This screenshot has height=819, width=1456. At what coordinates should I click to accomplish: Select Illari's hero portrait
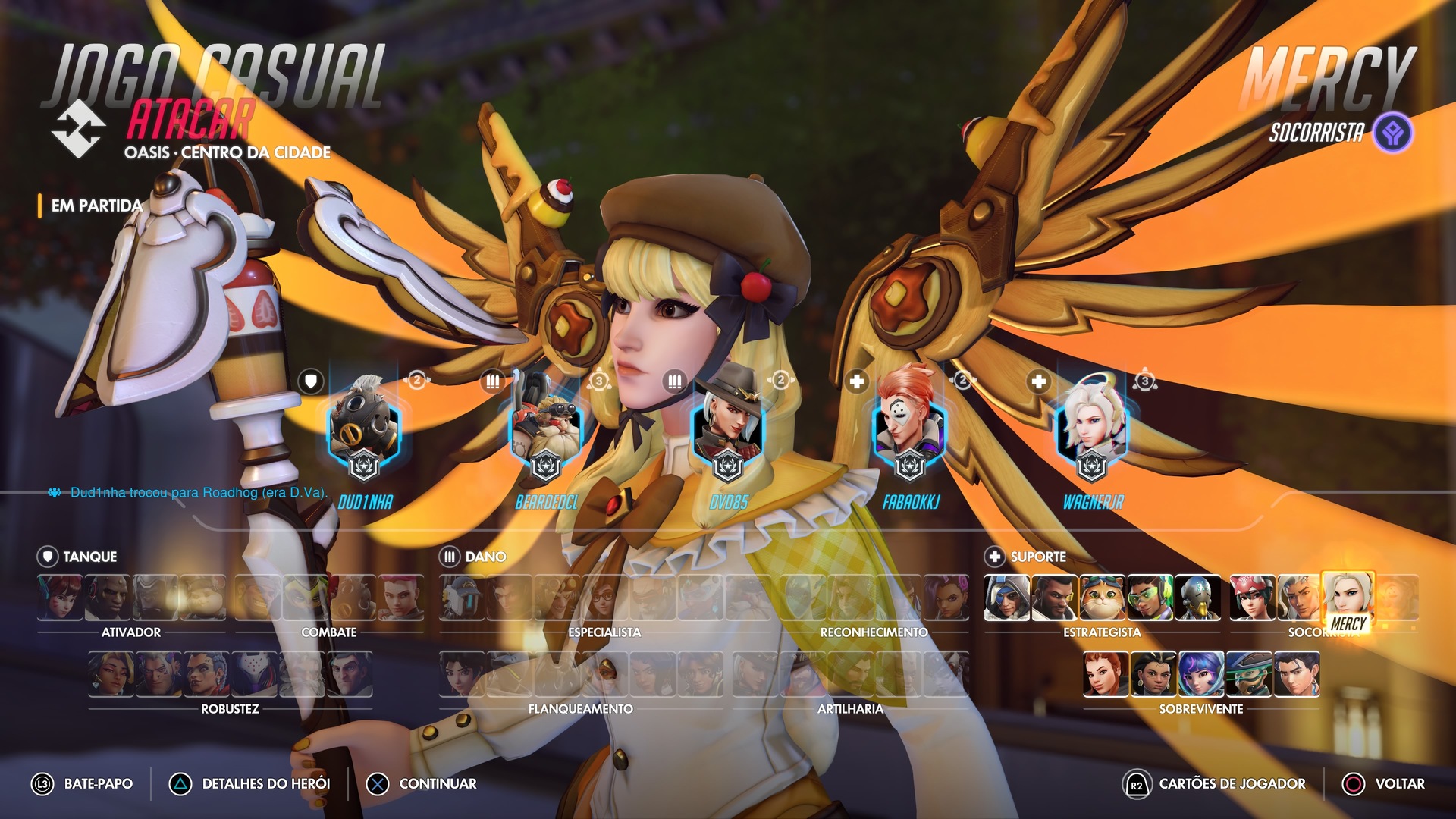[x=1153, y=674]
